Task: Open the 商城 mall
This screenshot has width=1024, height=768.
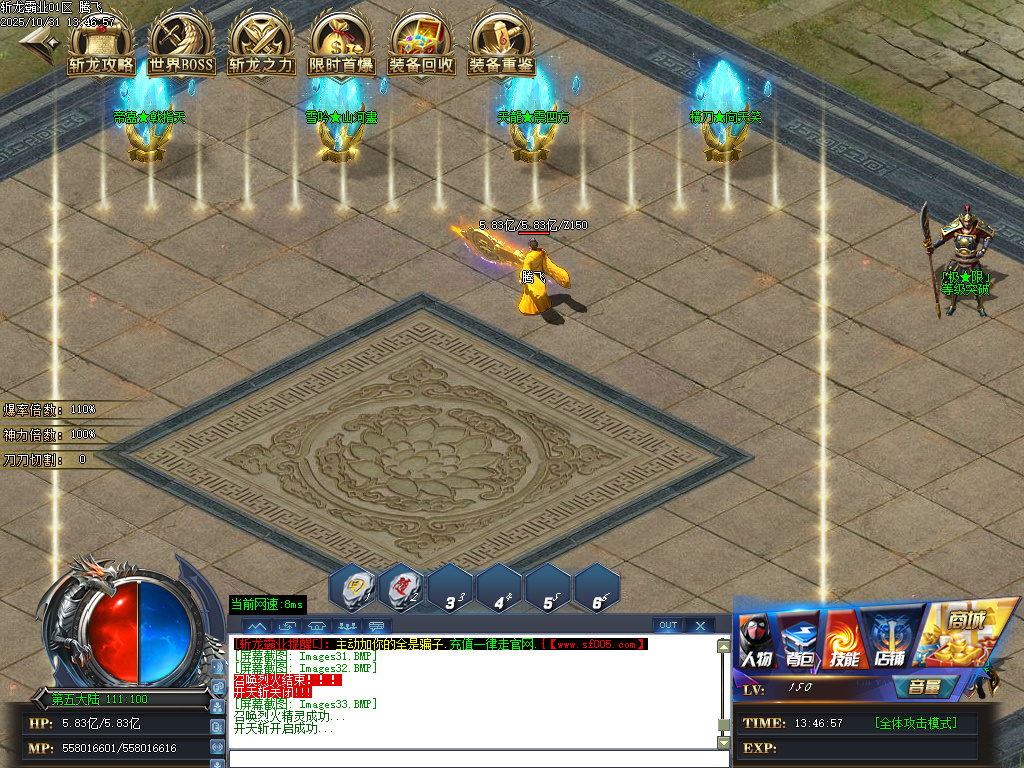Action: click(963, 635)
